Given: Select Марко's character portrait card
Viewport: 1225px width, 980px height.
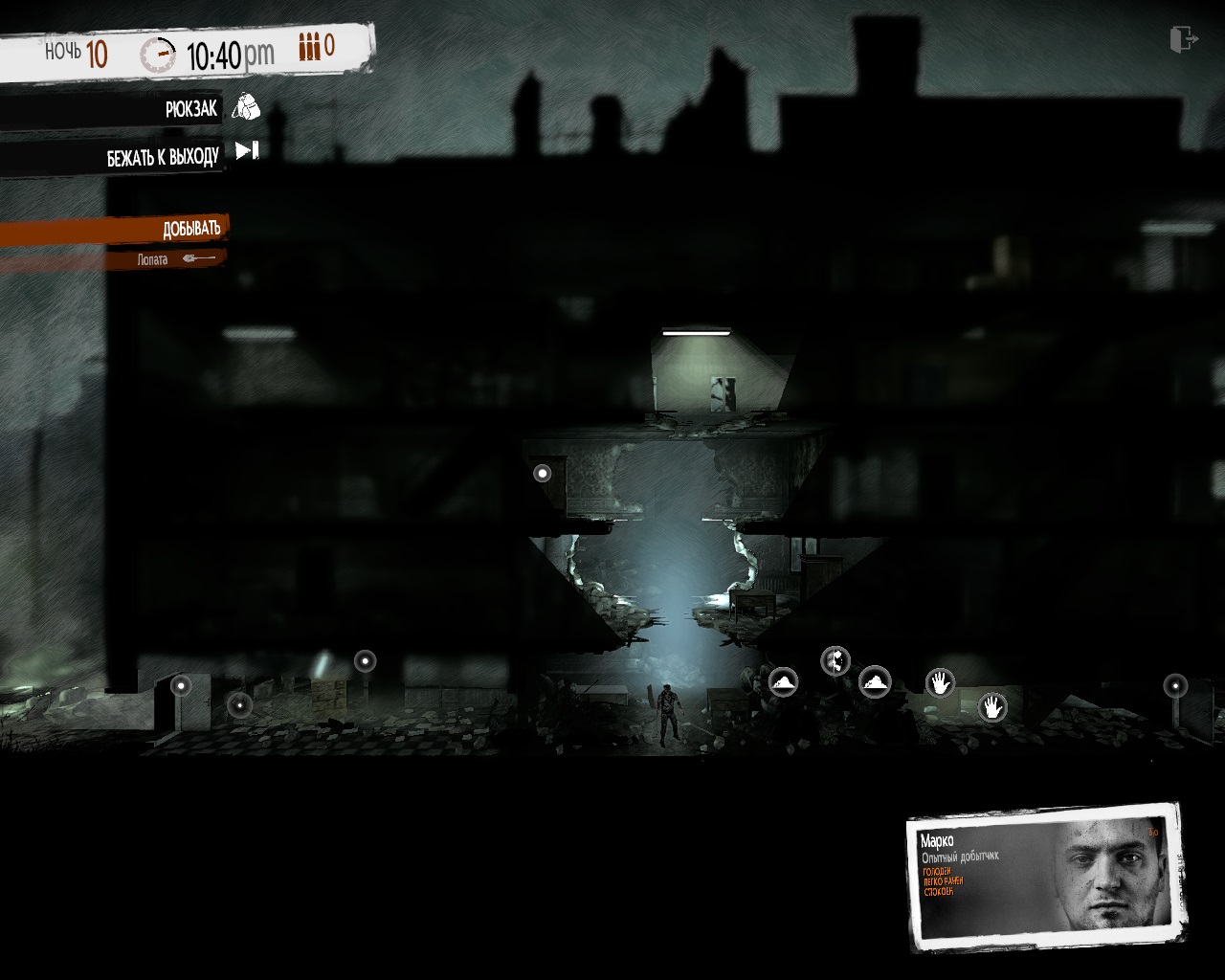Looking at the screenshot, I should pyautogui.click(x=1047, y=875).
